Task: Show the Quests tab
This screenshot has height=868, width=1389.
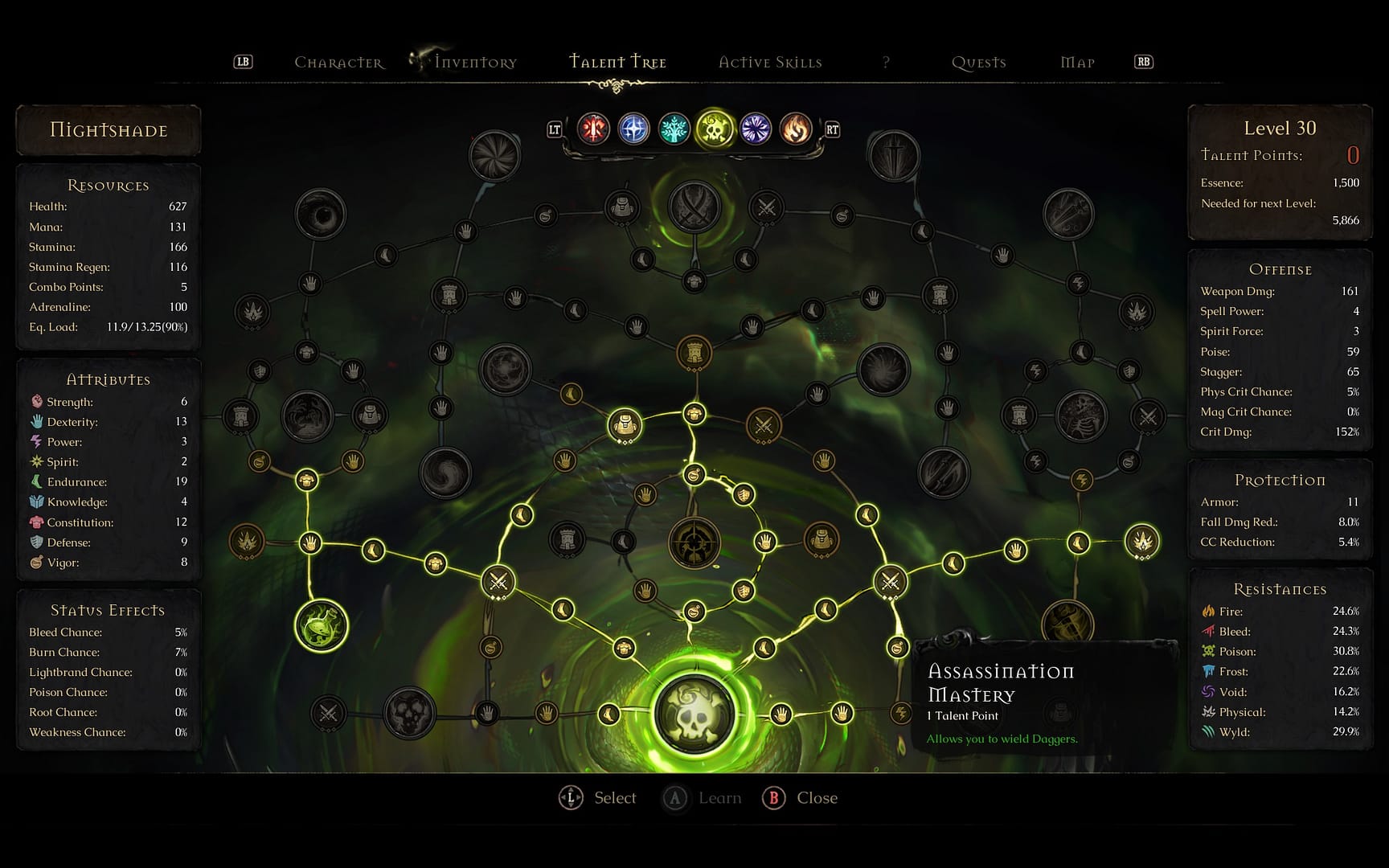Action: [978, 63]
